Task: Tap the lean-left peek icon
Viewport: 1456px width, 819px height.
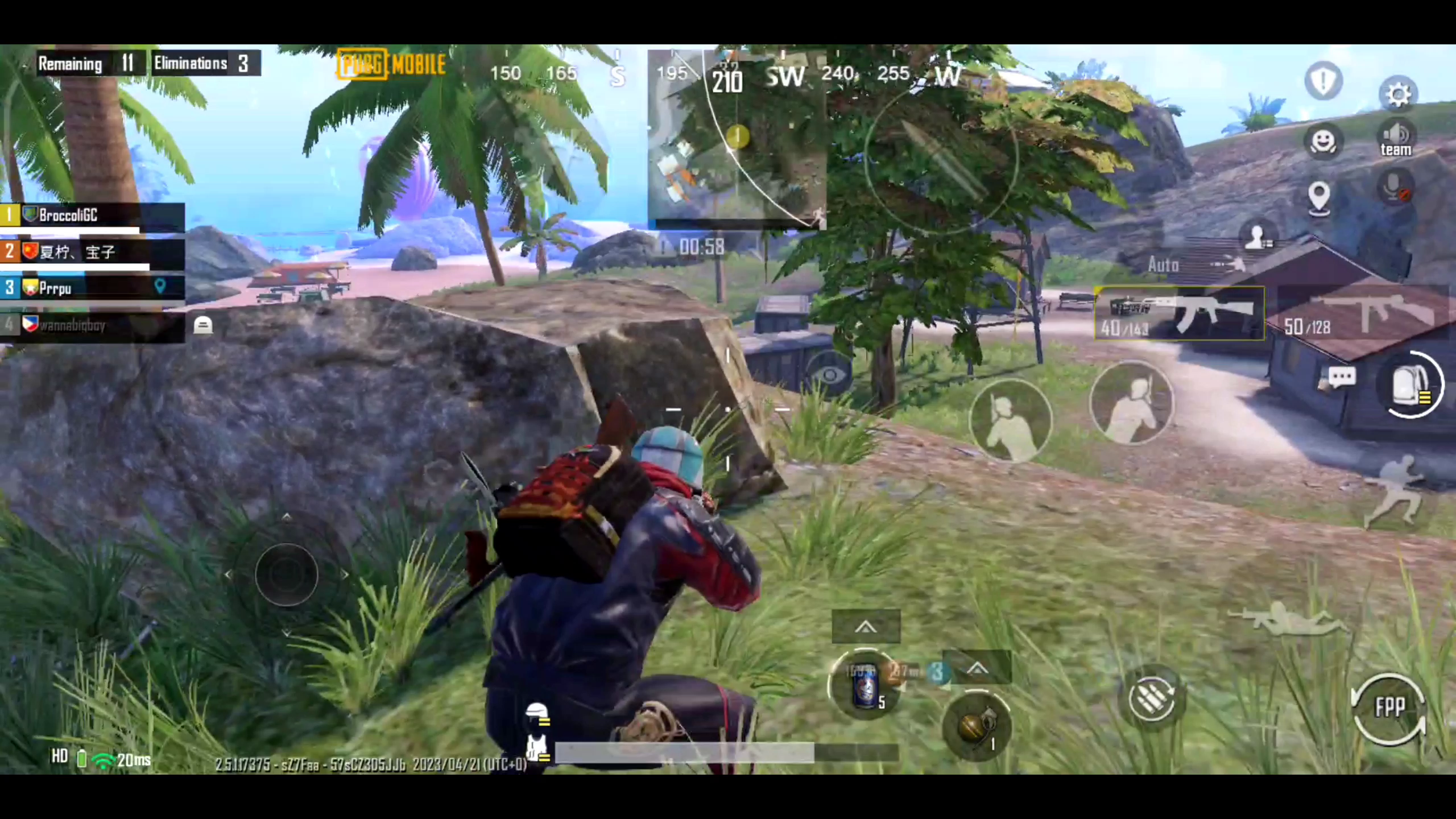Action: pyautogui.click(x=1012, y=420)
